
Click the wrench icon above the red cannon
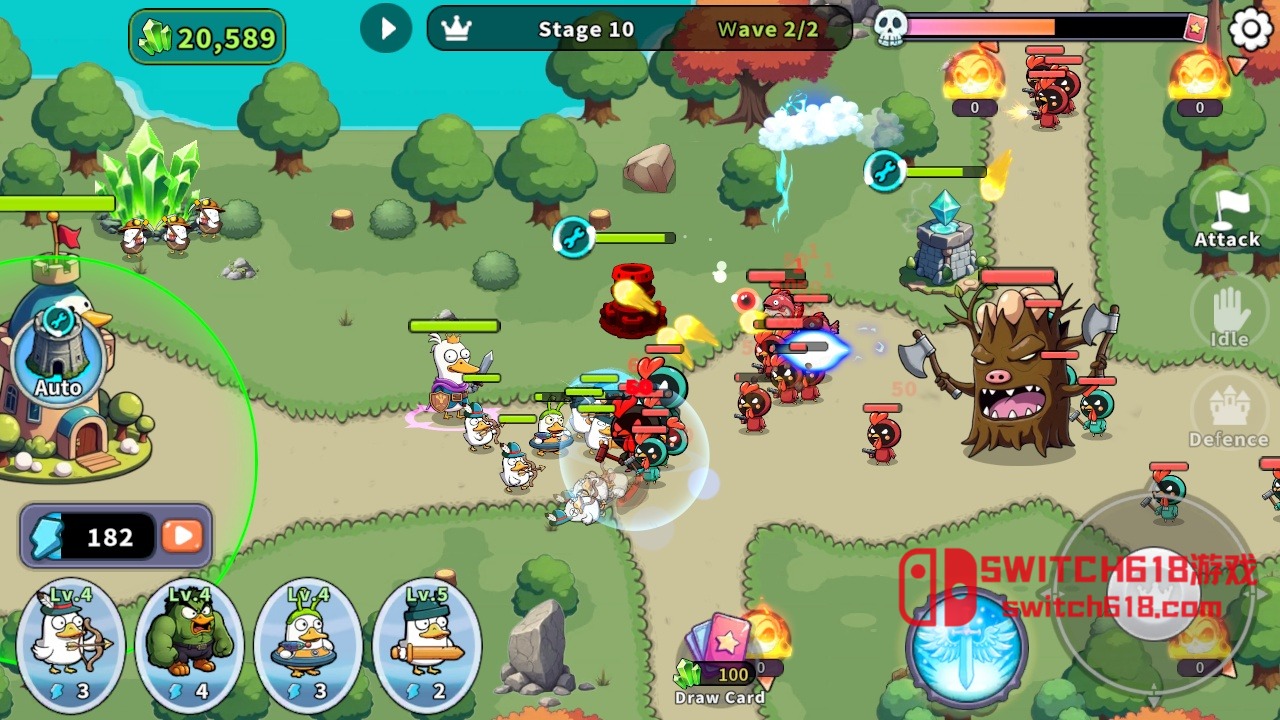pyautogui.click(x=574, y=237)
